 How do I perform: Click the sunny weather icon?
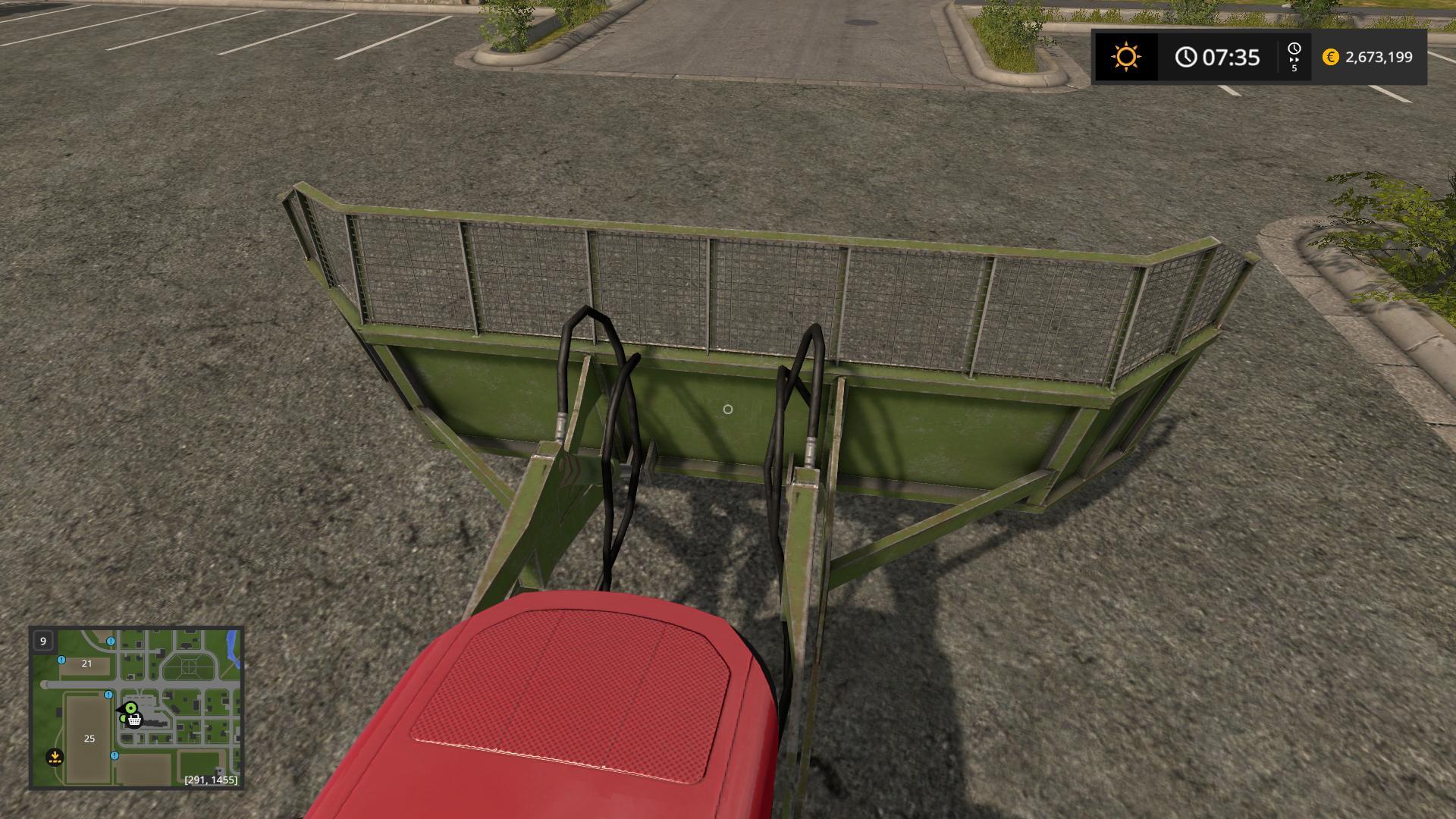1125,57
